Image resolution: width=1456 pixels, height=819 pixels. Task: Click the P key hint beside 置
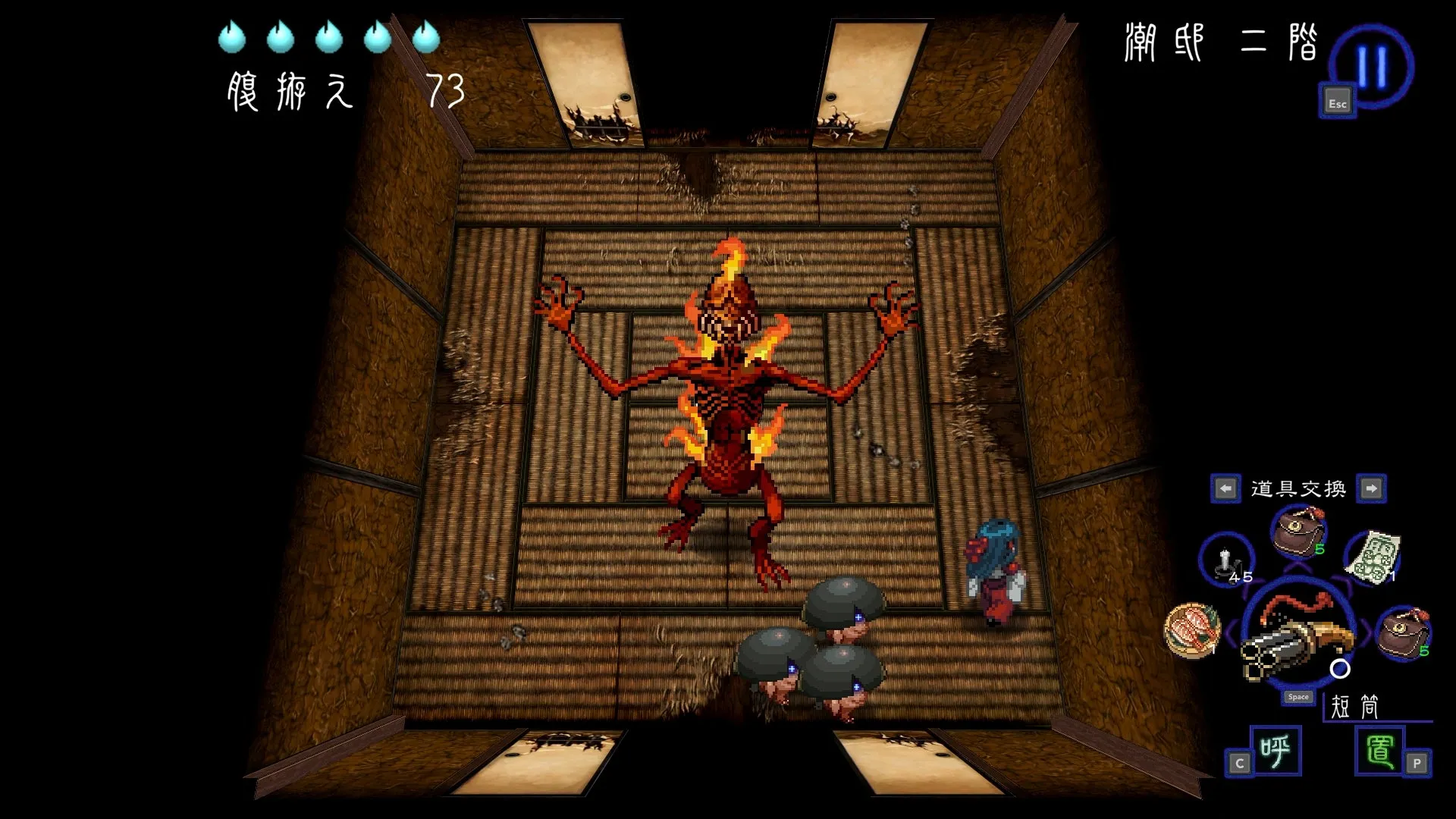(1417, 764)
